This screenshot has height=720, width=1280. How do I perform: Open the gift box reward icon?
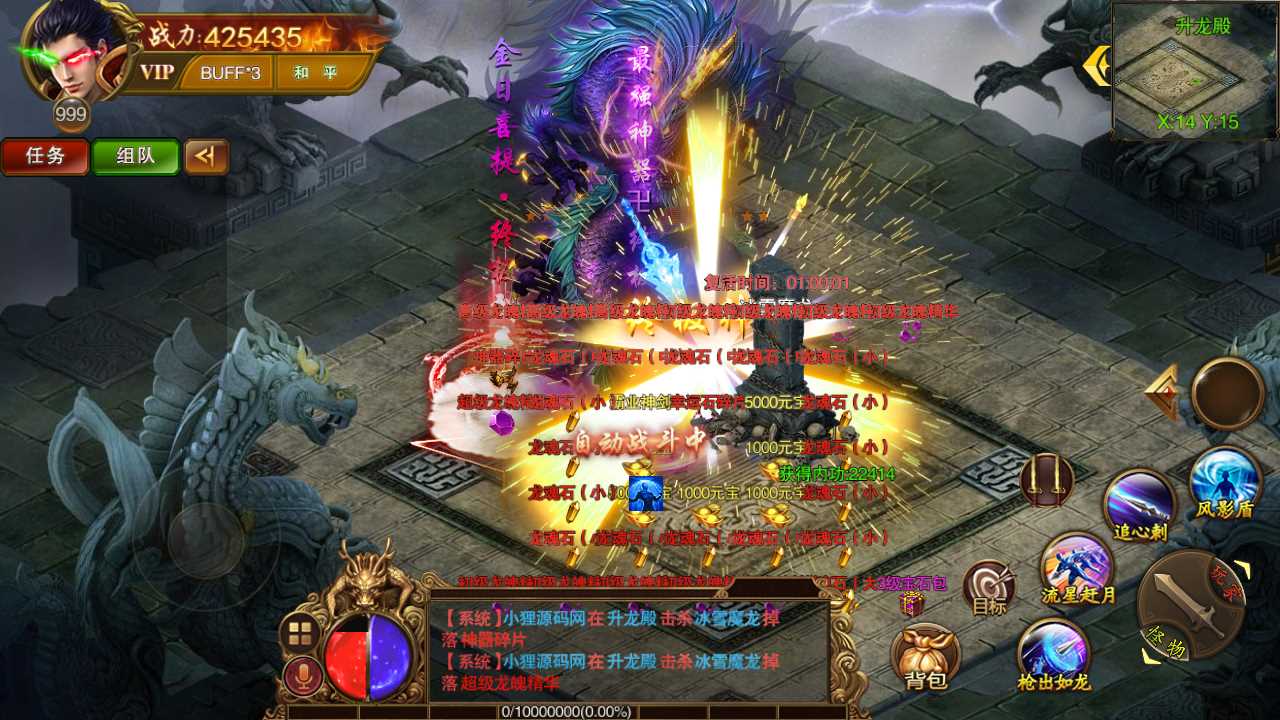[911, 605]
